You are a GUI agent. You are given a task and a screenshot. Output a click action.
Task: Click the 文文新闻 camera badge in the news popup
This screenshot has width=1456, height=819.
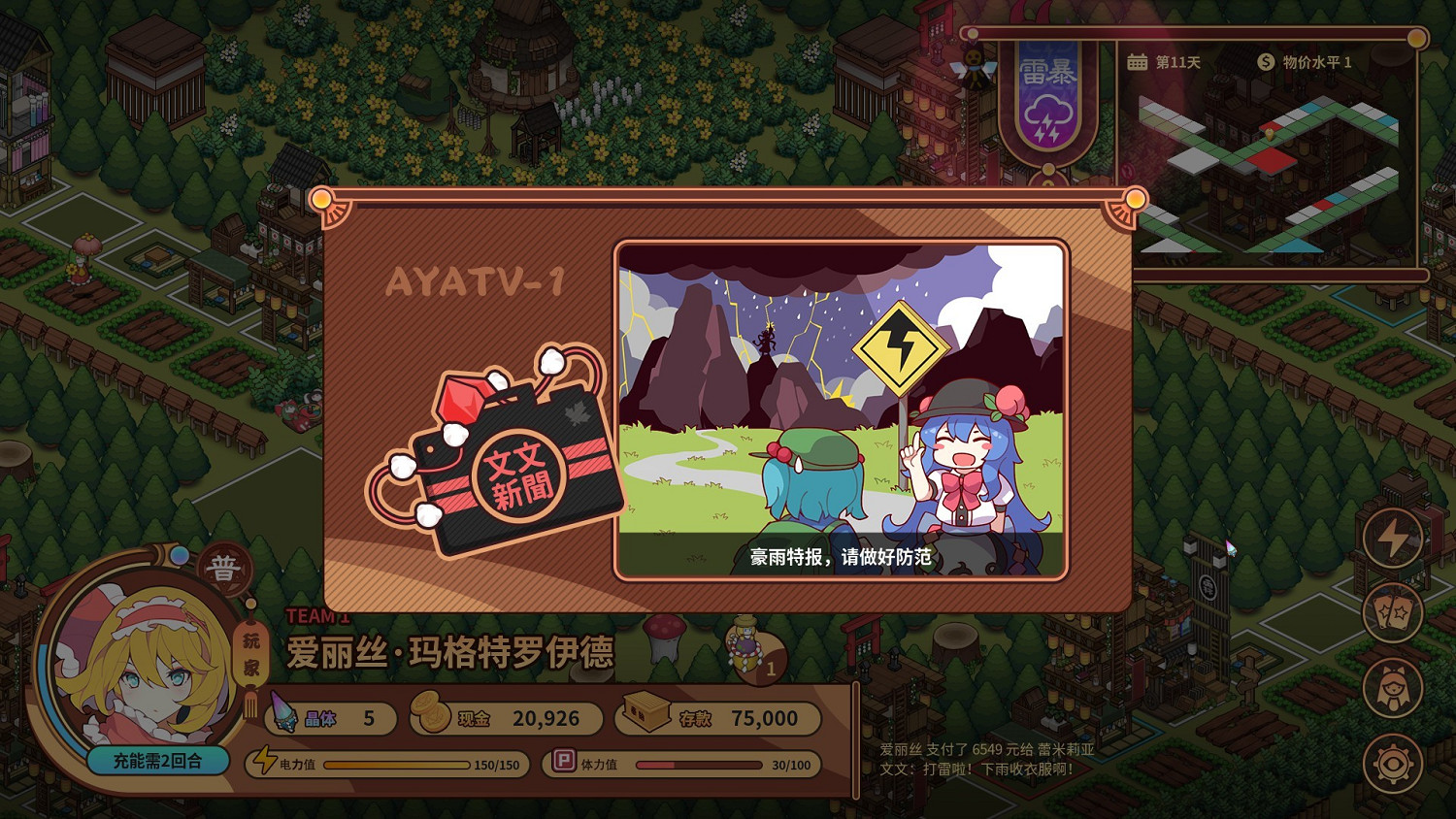[520, 477]
